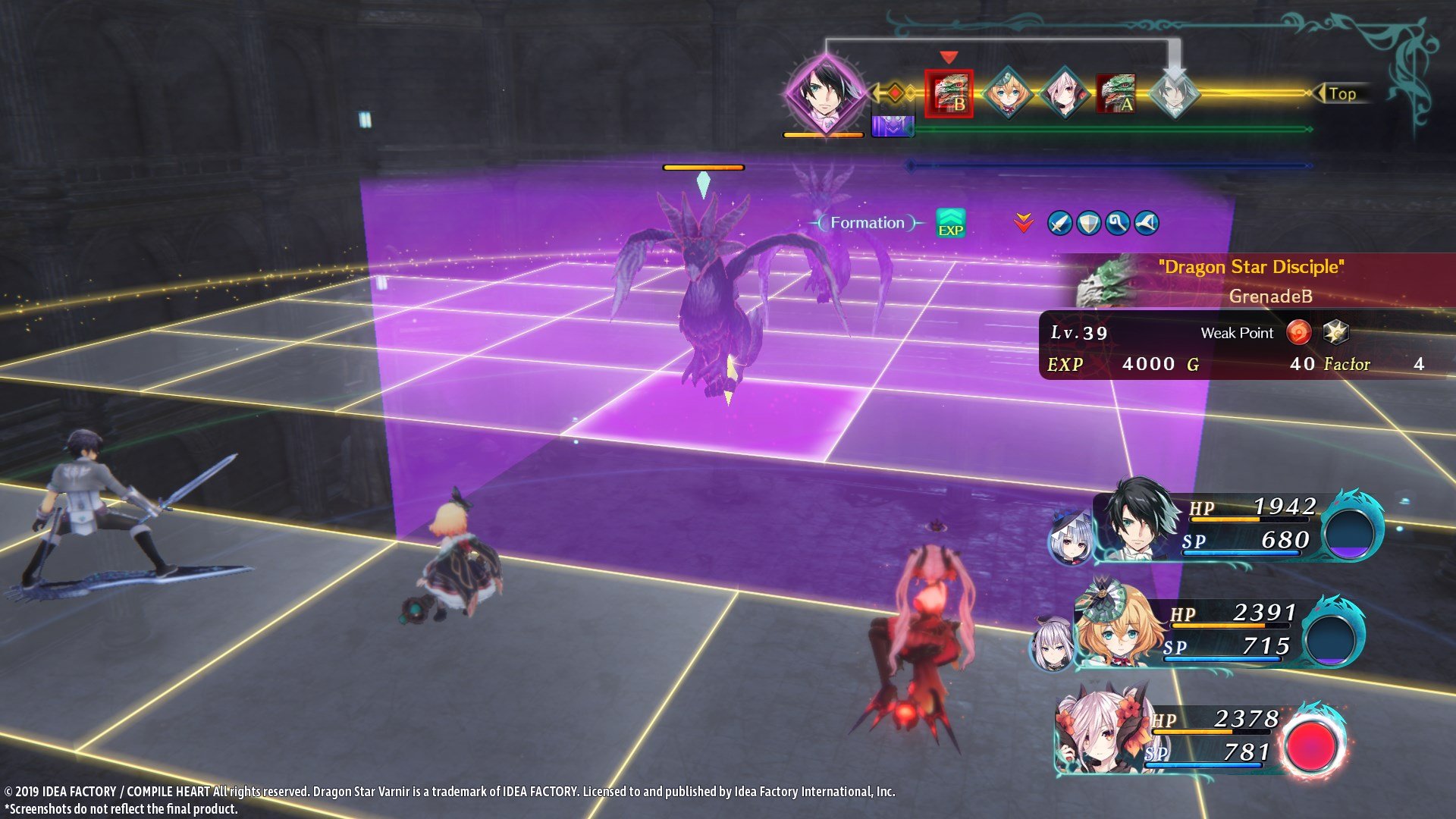Select the dragon portrait labeled A
1456x819 pixels.
click(x=1115, y=92)
